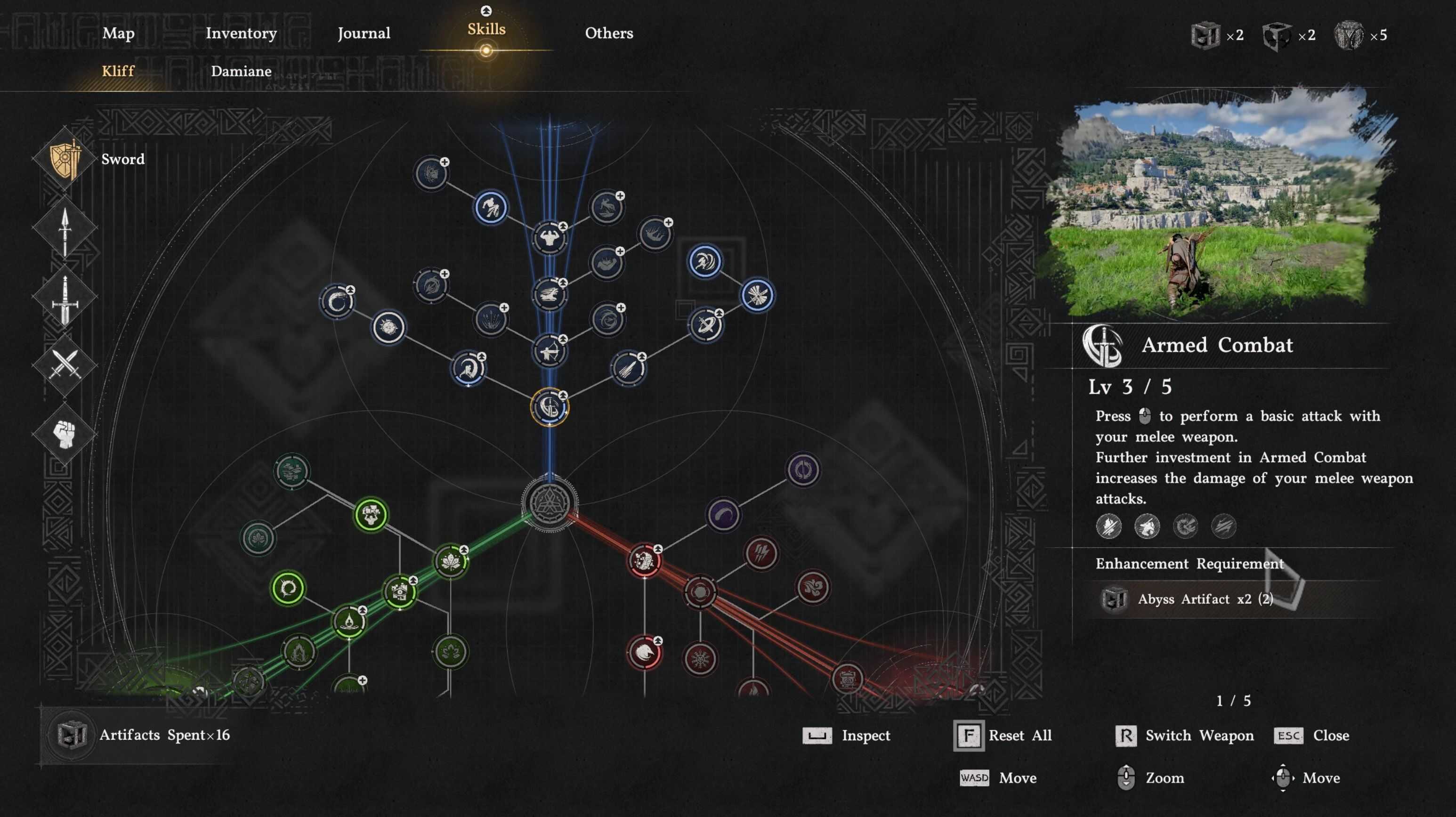Close the skills menu
The height and width of the screenshot is (817, 1456).
(1311, 736)
